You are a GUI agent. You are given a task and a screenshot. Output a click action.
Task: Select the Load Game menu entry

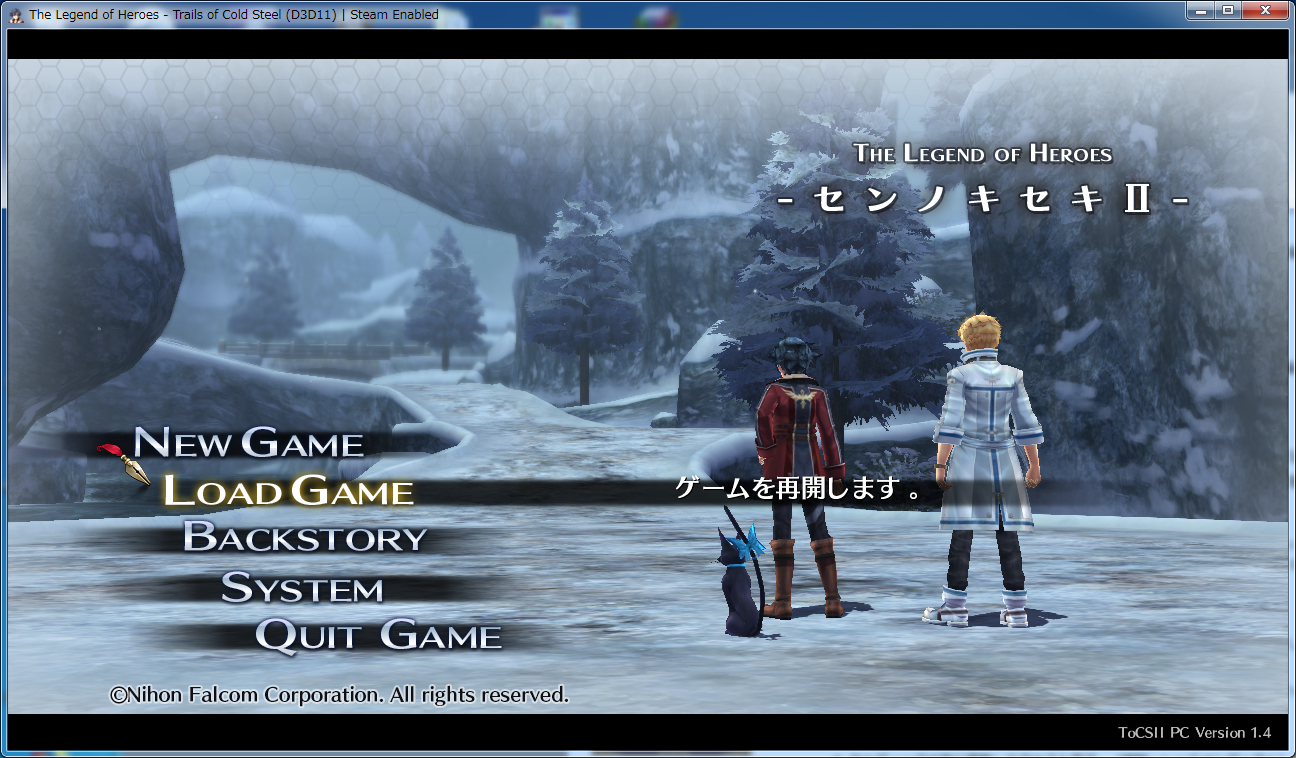[288, 491]
